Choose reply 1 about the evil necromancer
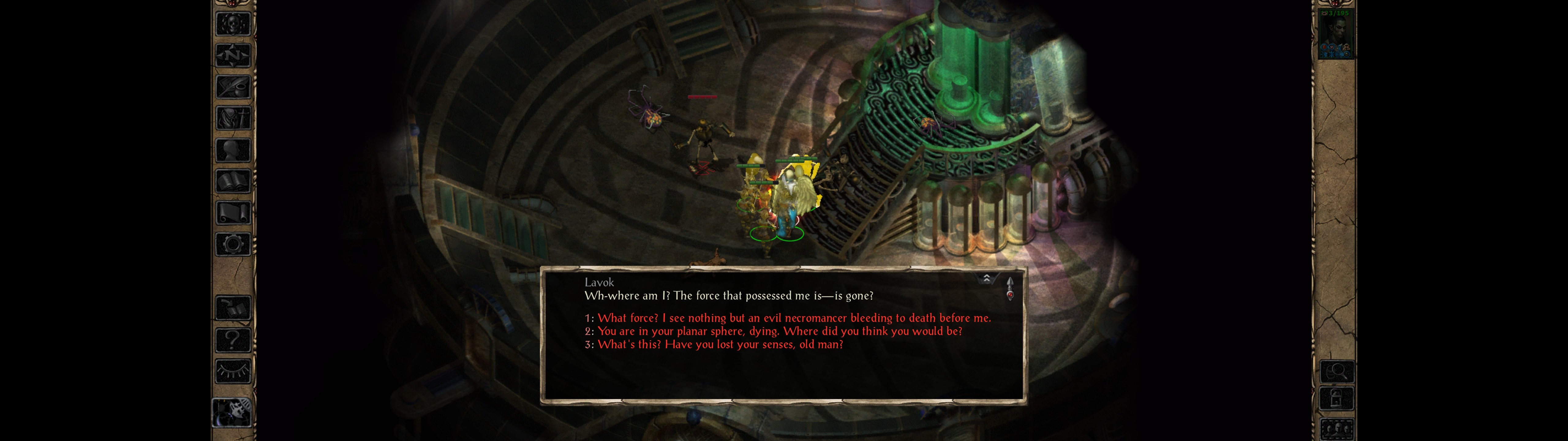 794,318
